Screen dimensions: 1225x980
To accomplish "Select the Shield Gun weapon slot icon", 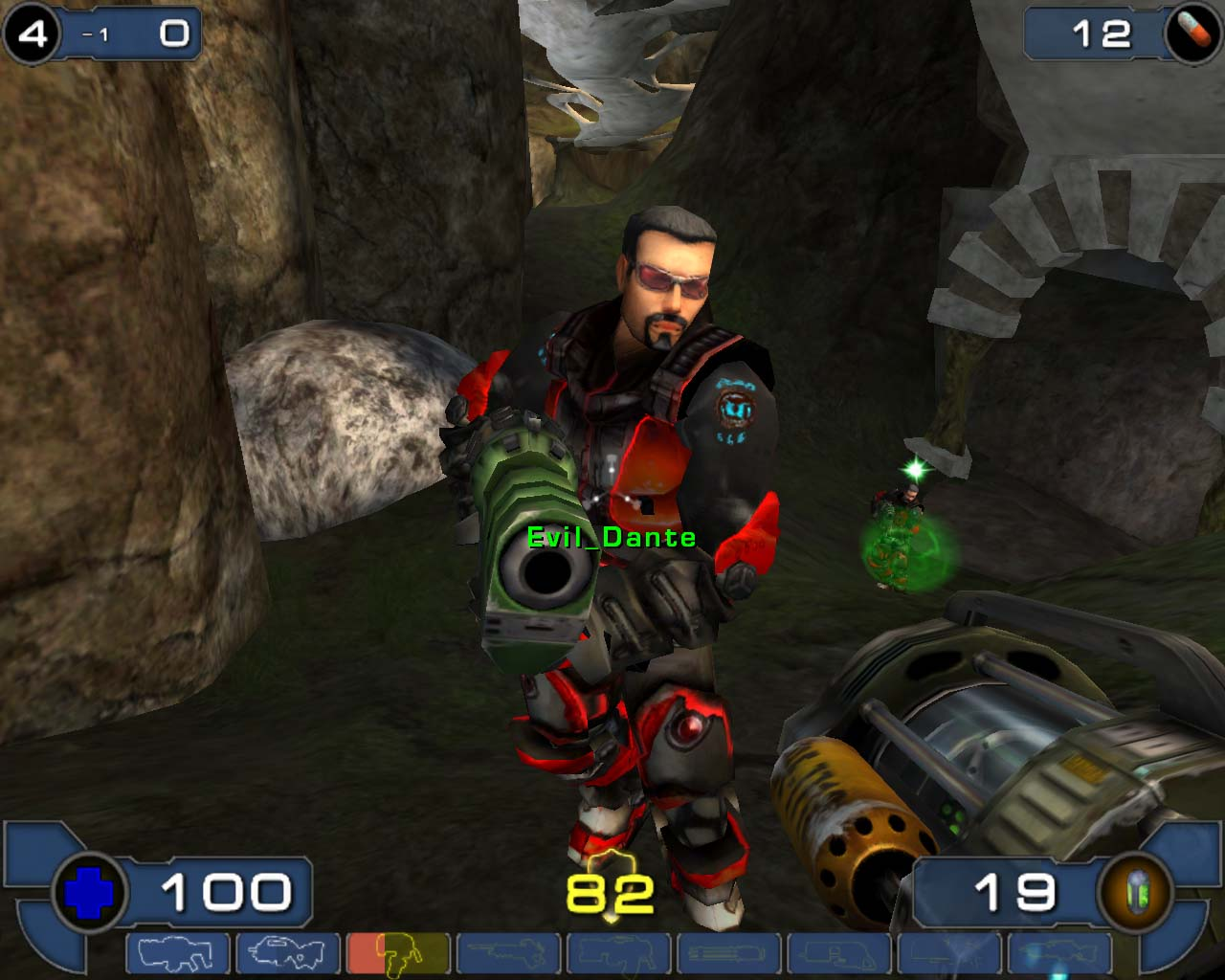I will pos(177,955).
